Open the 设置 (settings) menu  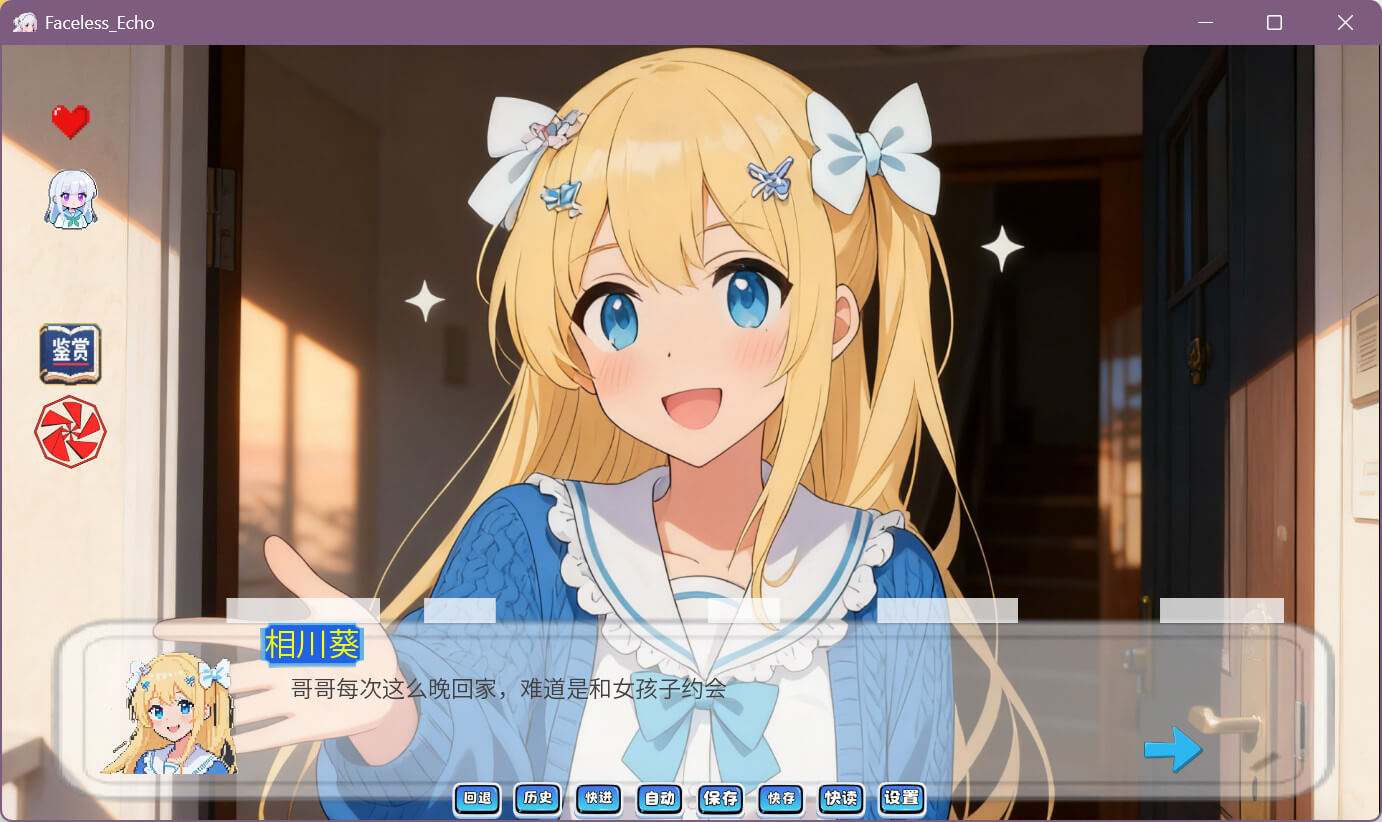point(902,798)
